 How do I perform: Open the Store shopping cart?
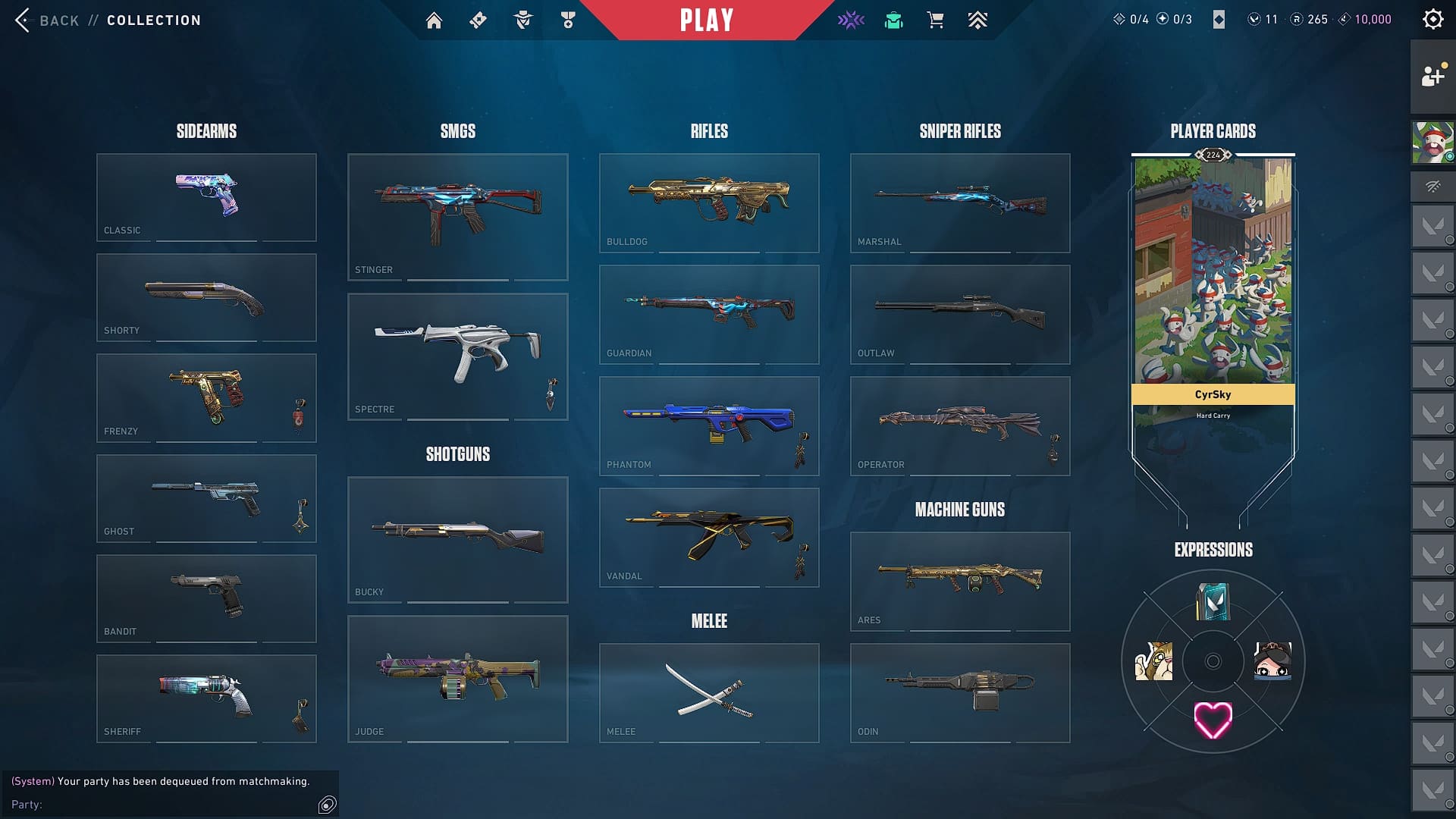[x=935, y=20]
